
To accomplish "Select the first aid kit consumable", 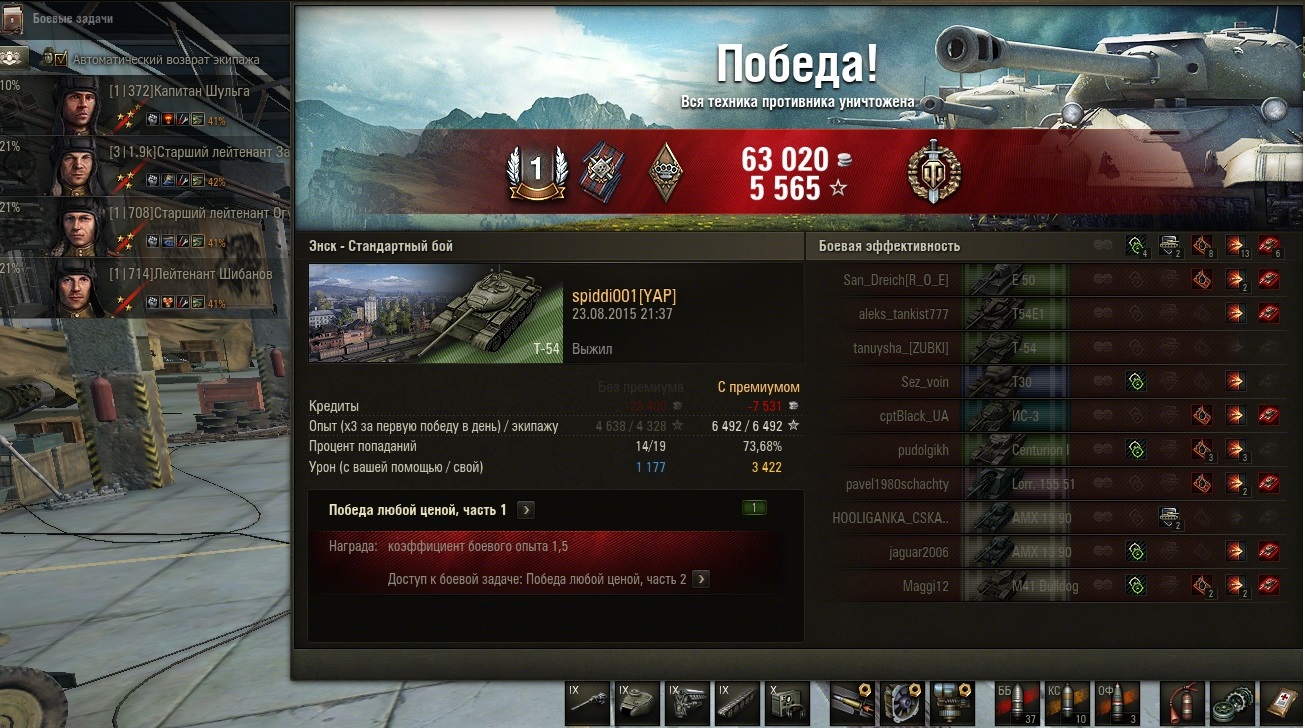I will 1282,703.
